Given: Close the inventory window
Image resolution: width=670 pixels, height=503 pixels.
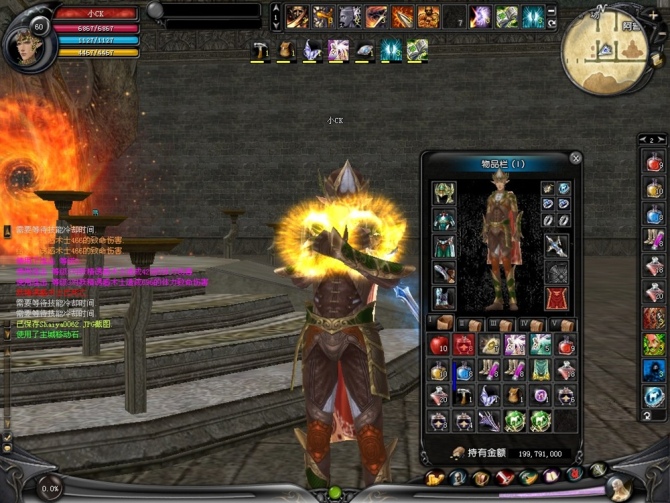Looking at the screenshot, I should 576,158.
